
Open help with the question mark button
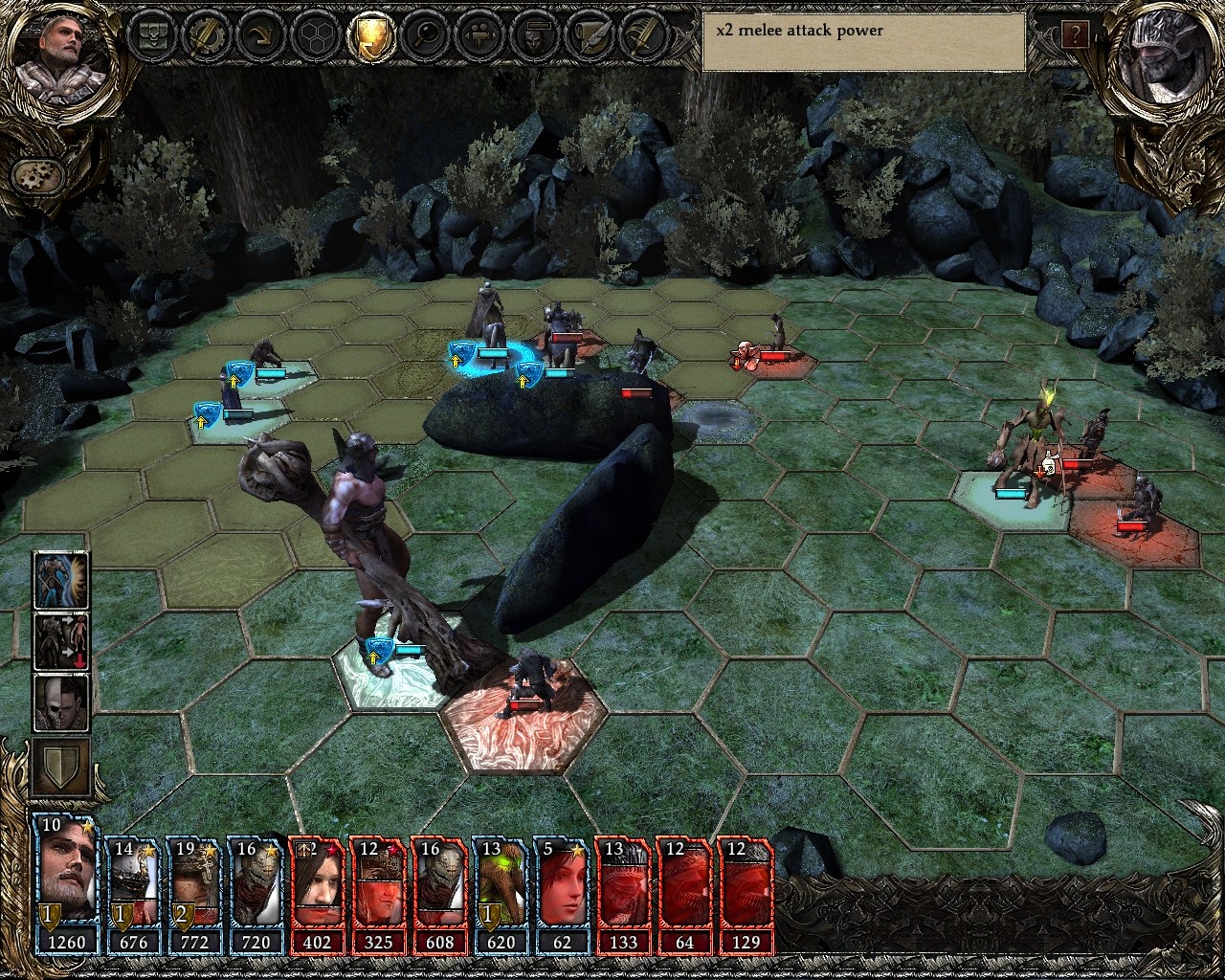click(1075, 36)
